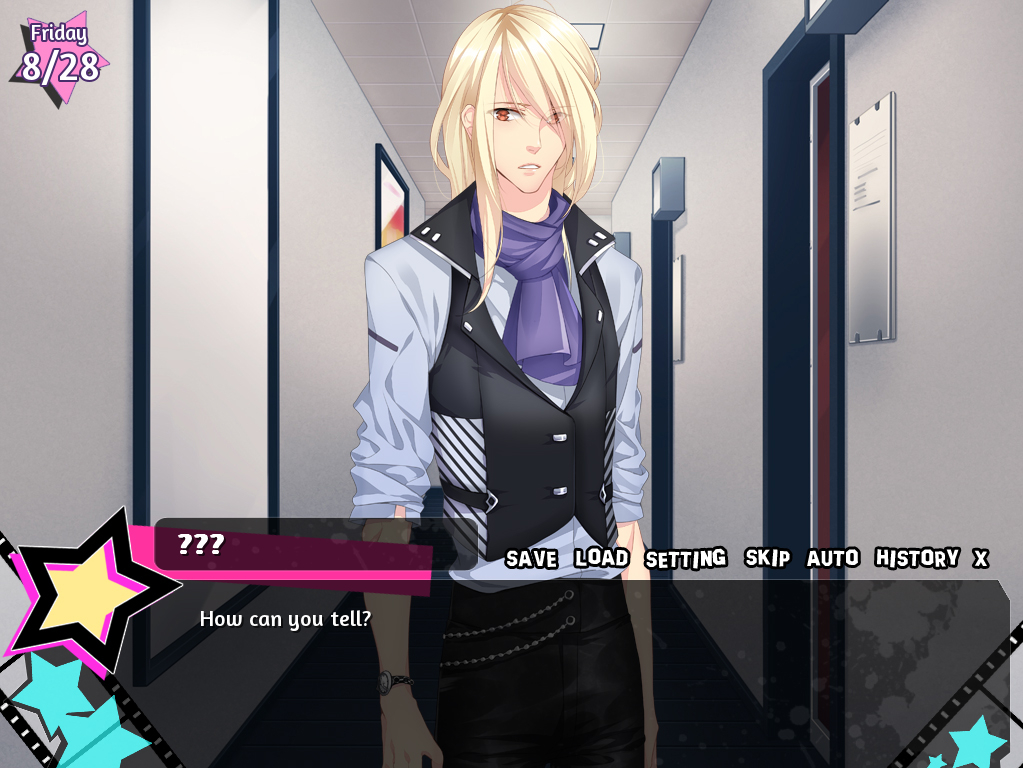1023x768 pixels.
Task: Show the dialogue History log
Action: (x=916, y=558)
